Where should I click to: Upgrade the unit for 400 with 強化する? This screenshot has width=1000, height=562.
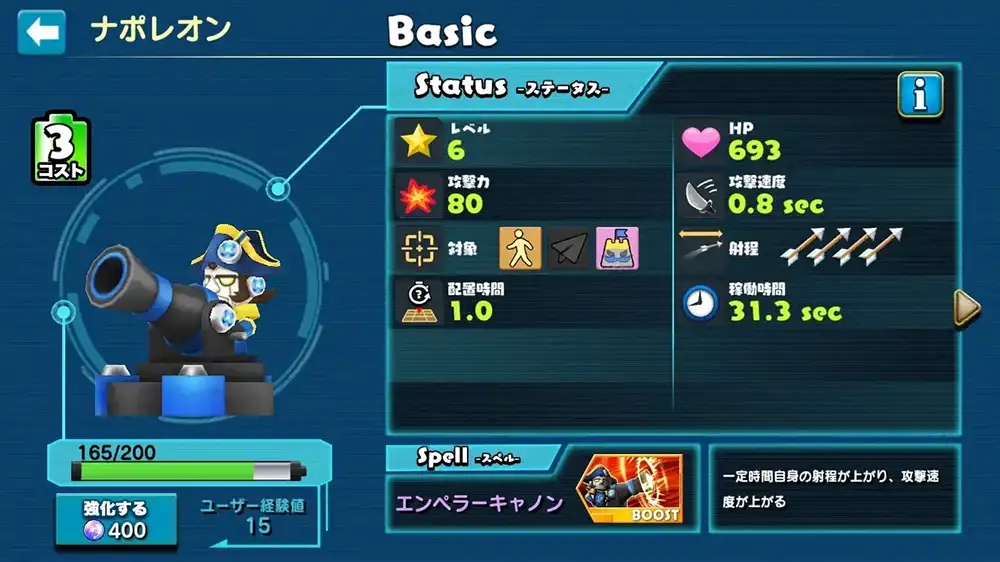click(116, 519)
